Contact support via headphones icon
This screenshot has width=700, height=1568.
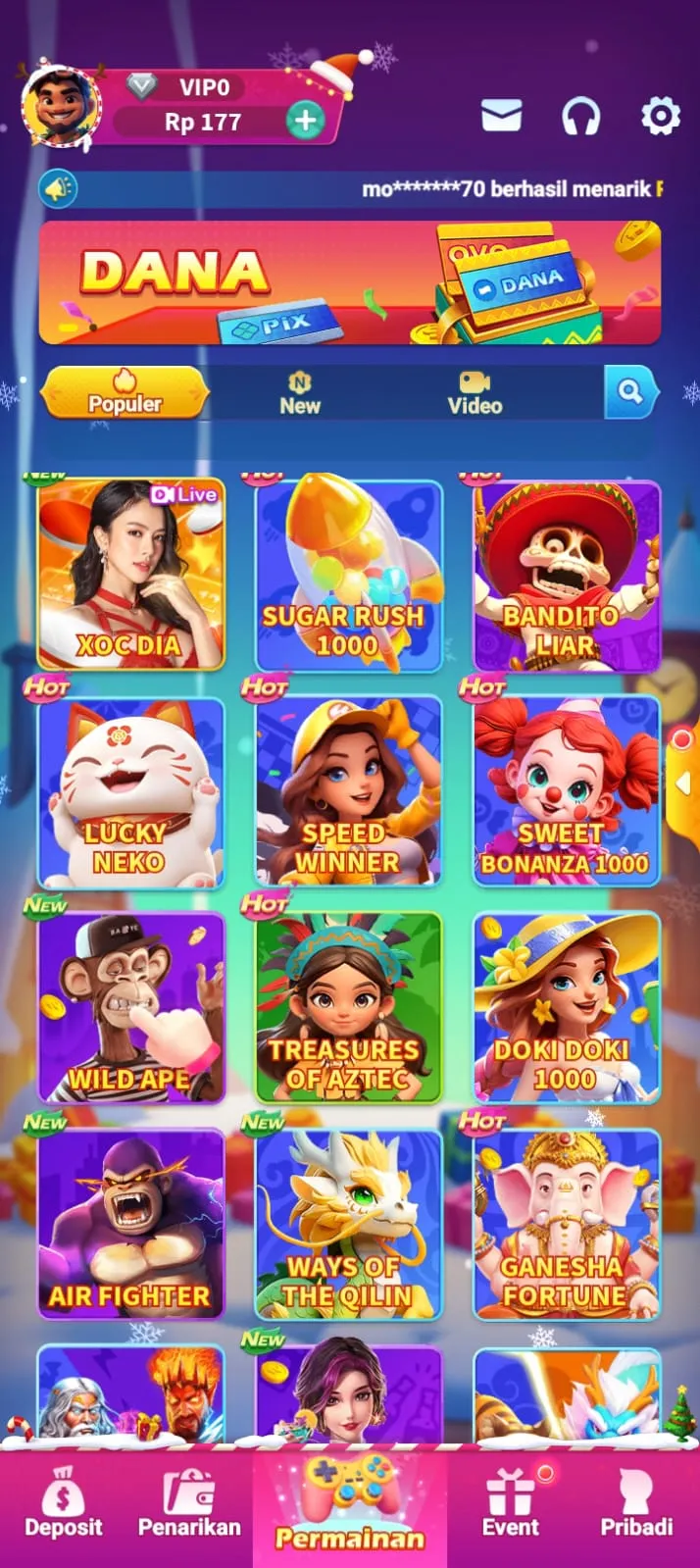(x=580, y=117)
